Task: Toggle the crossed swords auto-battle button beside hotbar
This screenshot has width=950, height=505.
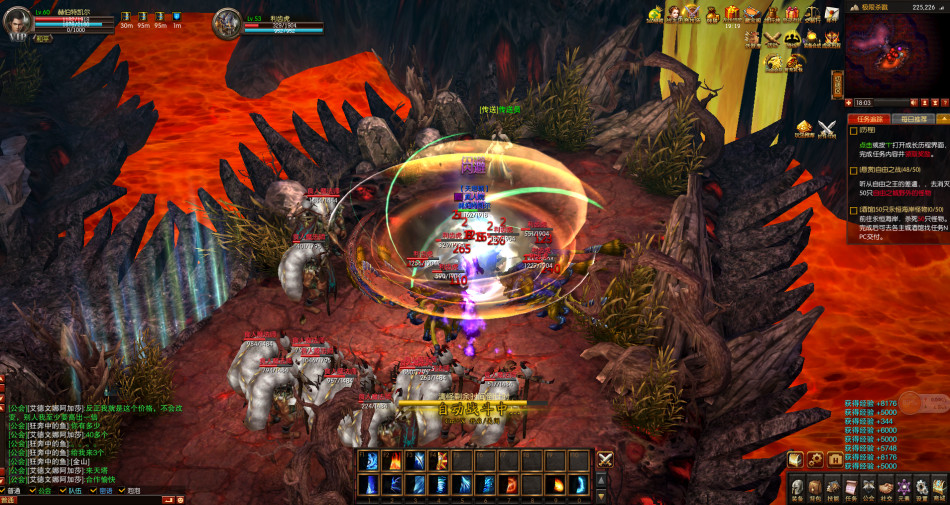Action: point(605,460)
